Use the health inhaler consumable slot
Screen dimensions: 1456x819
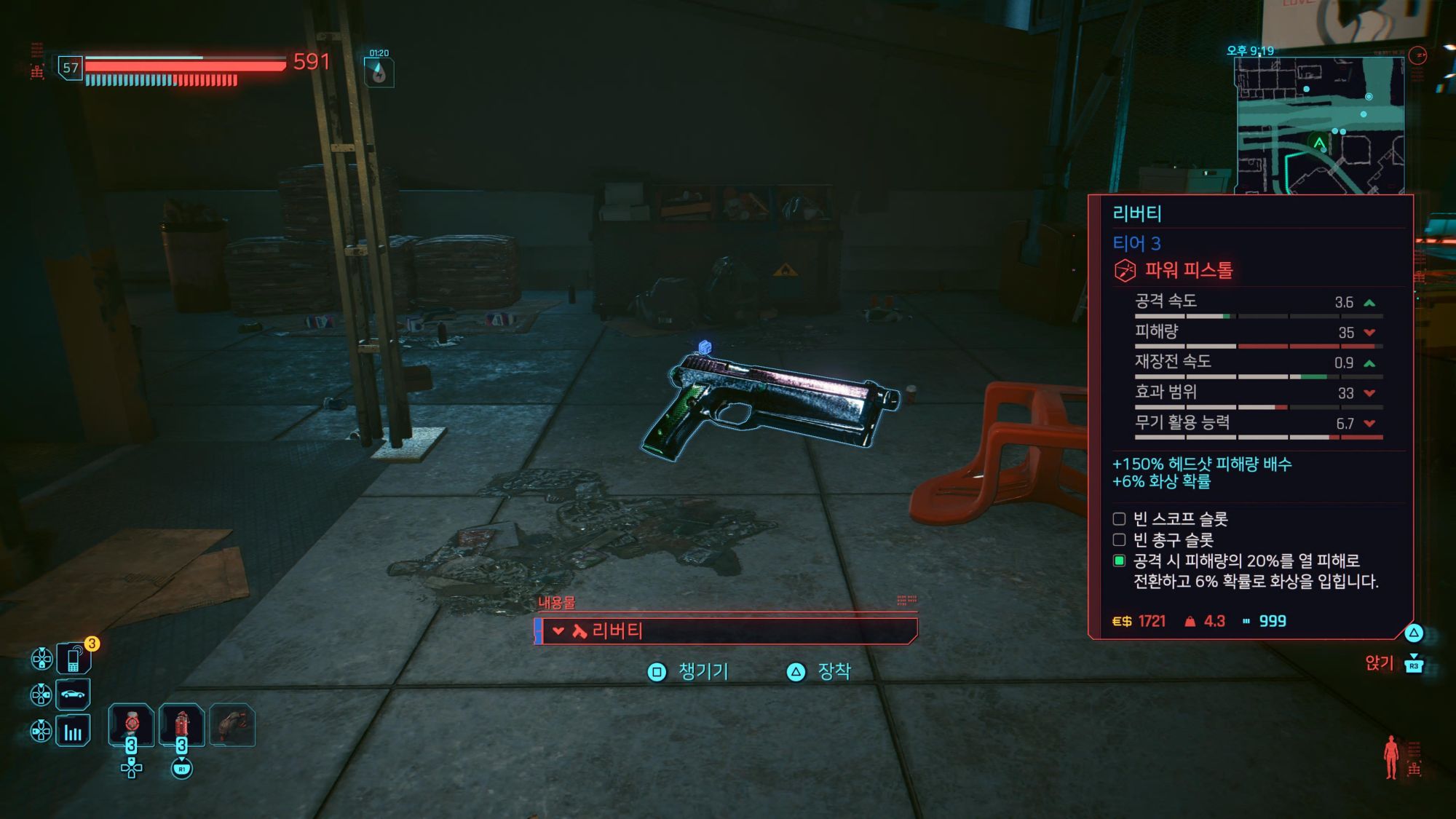[132, 725]
